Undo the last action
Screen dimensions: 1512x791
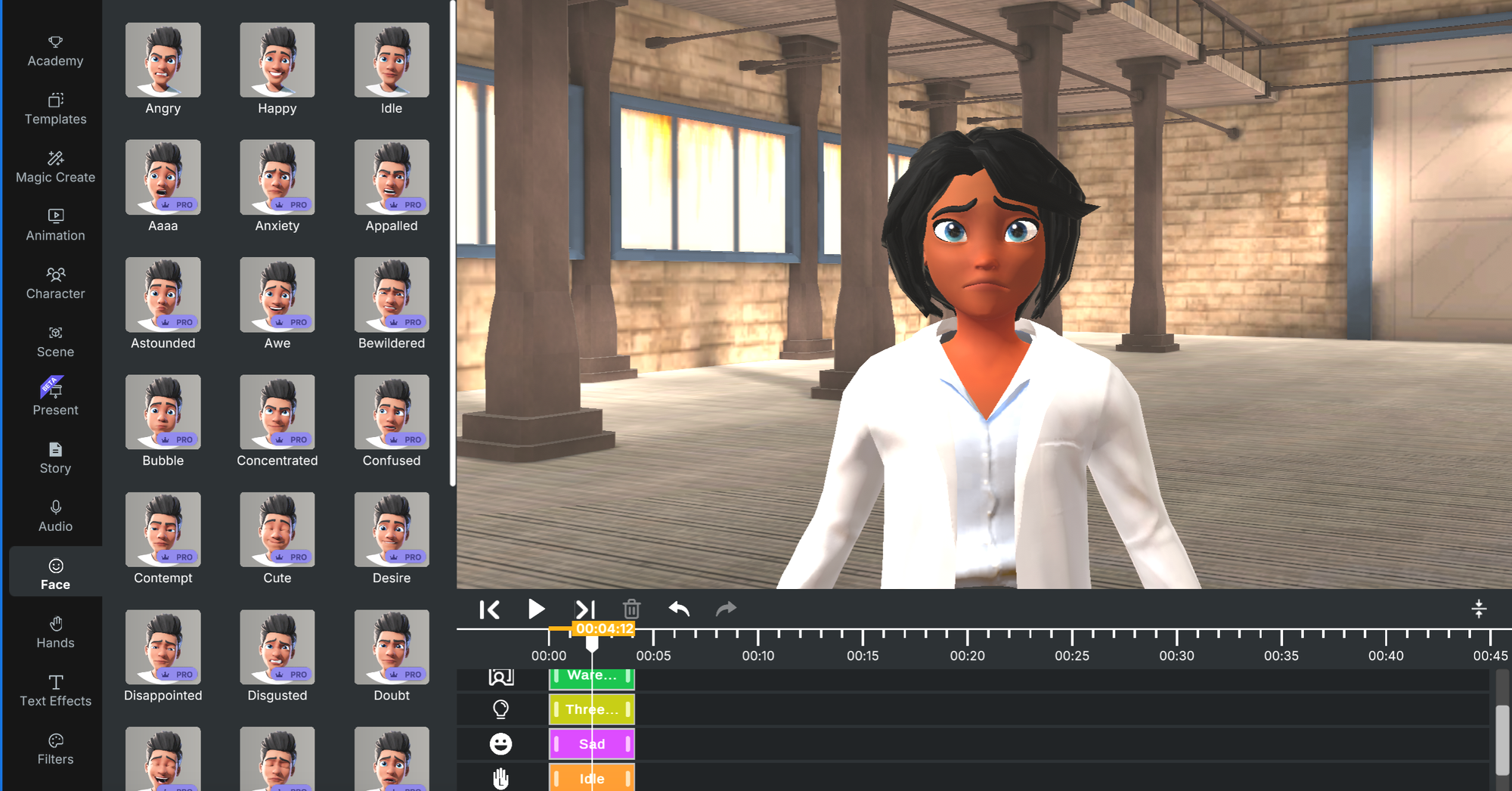point(679,609)
